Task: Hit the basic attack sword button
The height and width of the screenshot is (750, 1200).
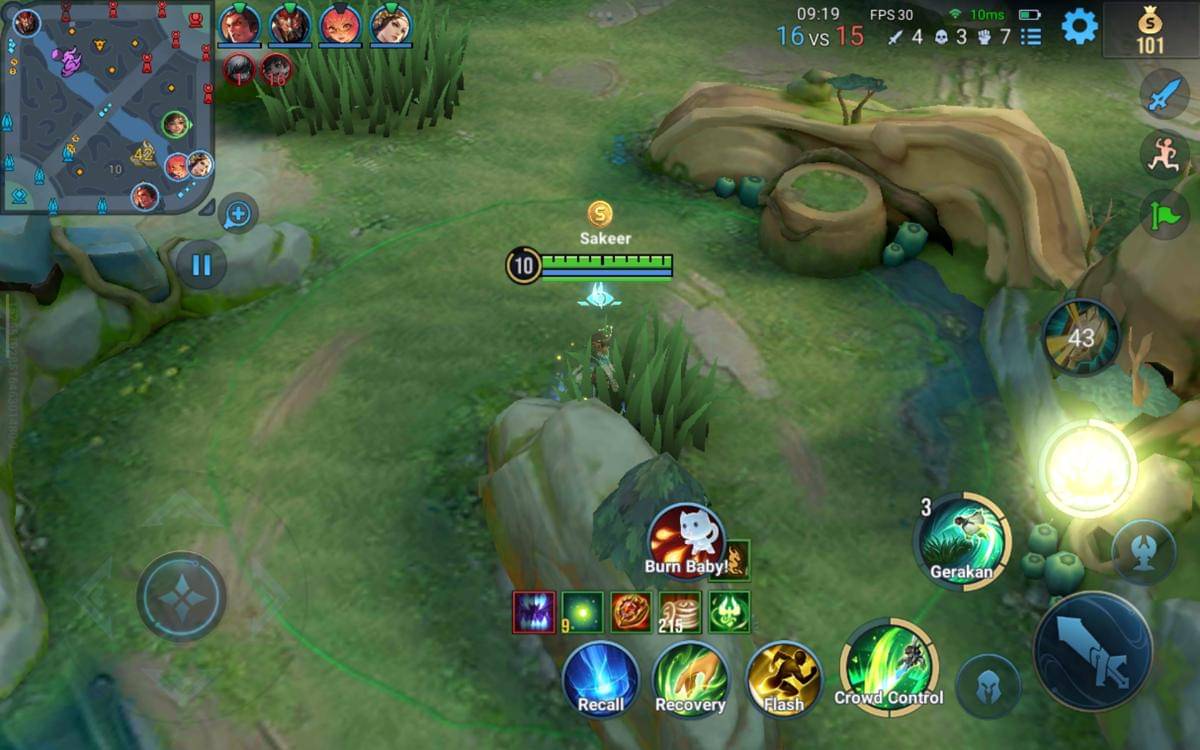Action: click(x=1092, y=651)
